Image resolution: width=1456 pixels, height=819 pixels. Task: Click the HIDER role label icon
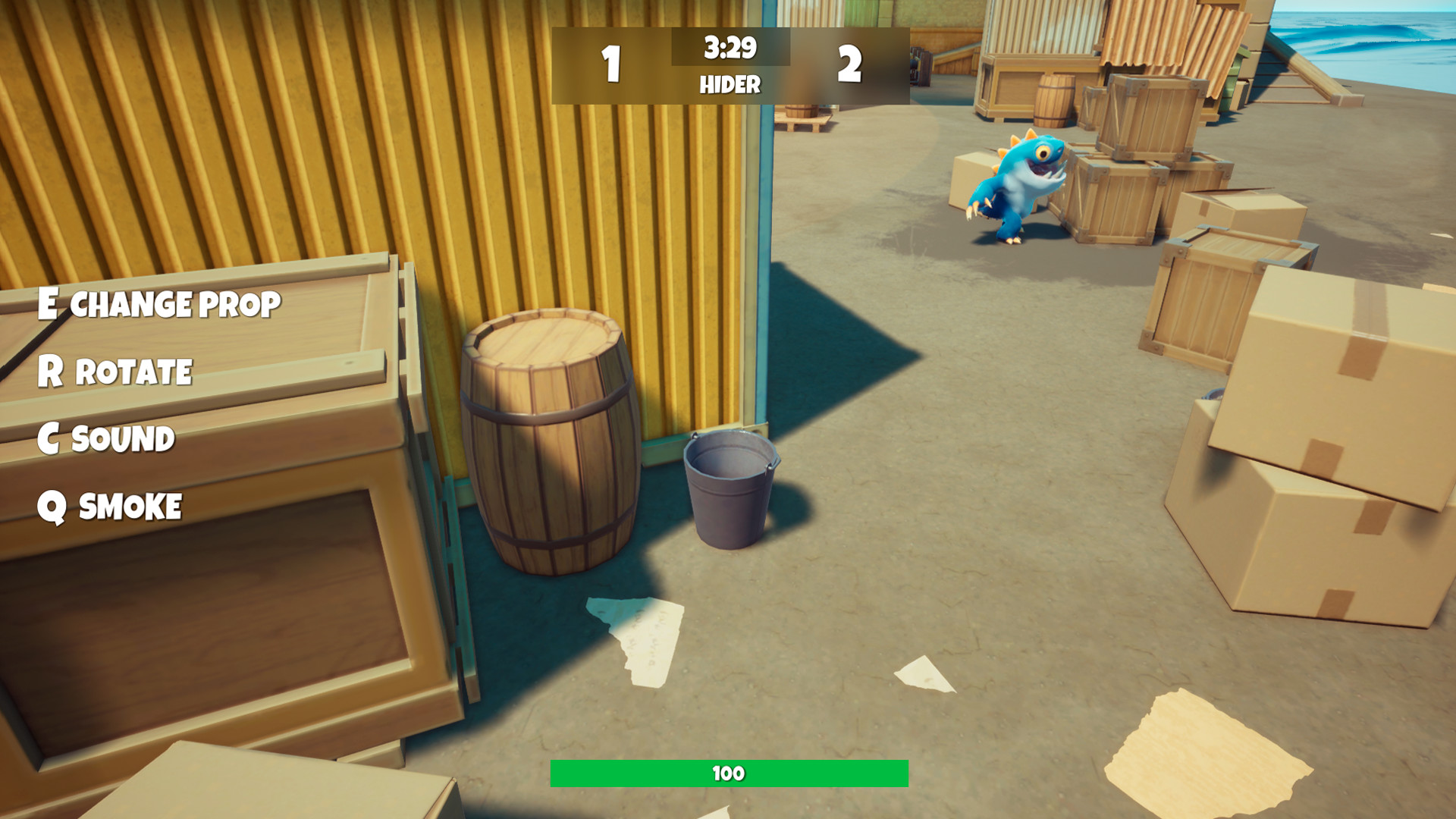tap(730, 84)
